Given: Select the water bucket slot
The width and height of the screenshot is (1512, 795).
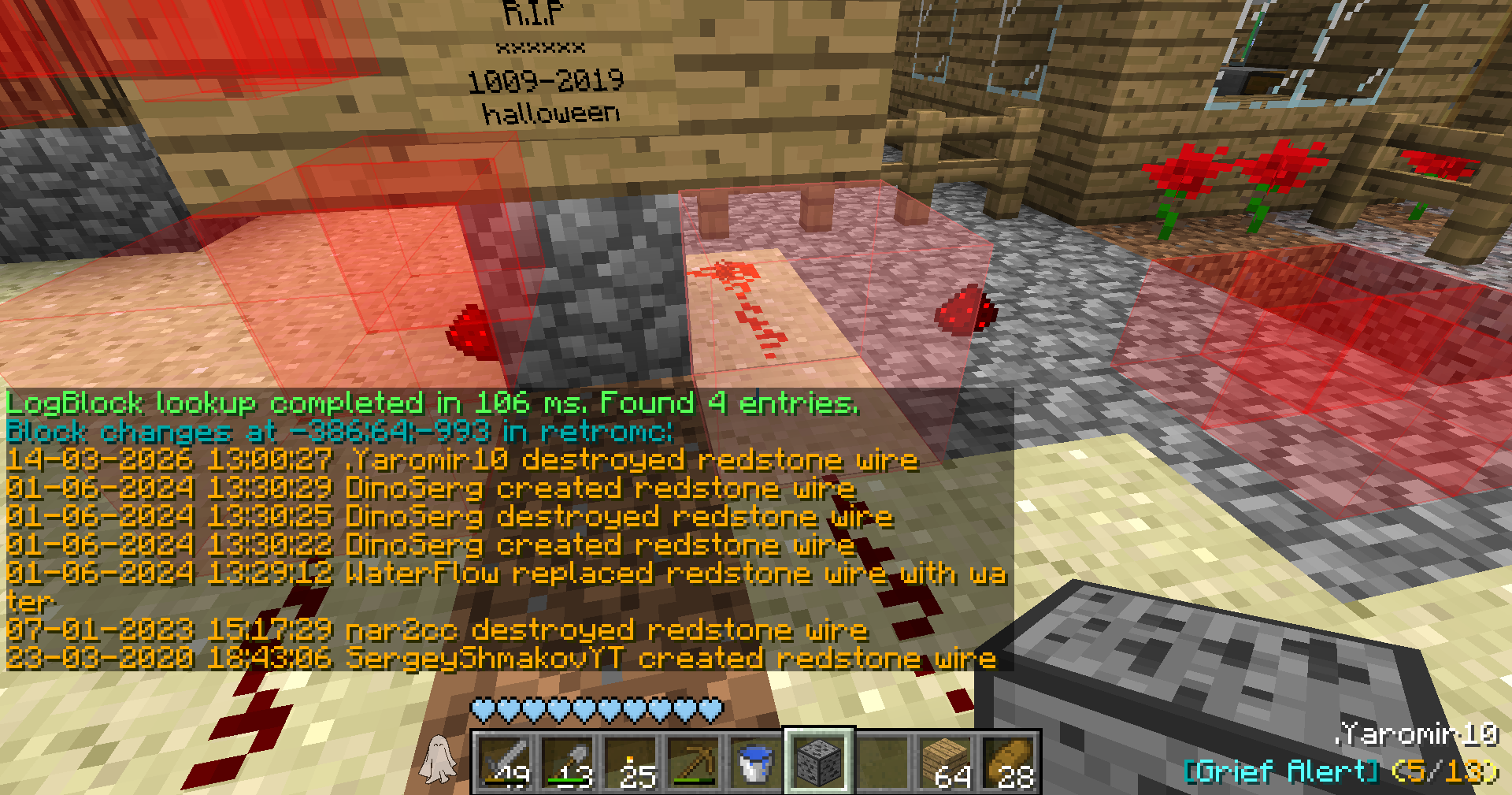Looking at the screenshot, I should tap(756, 762).
